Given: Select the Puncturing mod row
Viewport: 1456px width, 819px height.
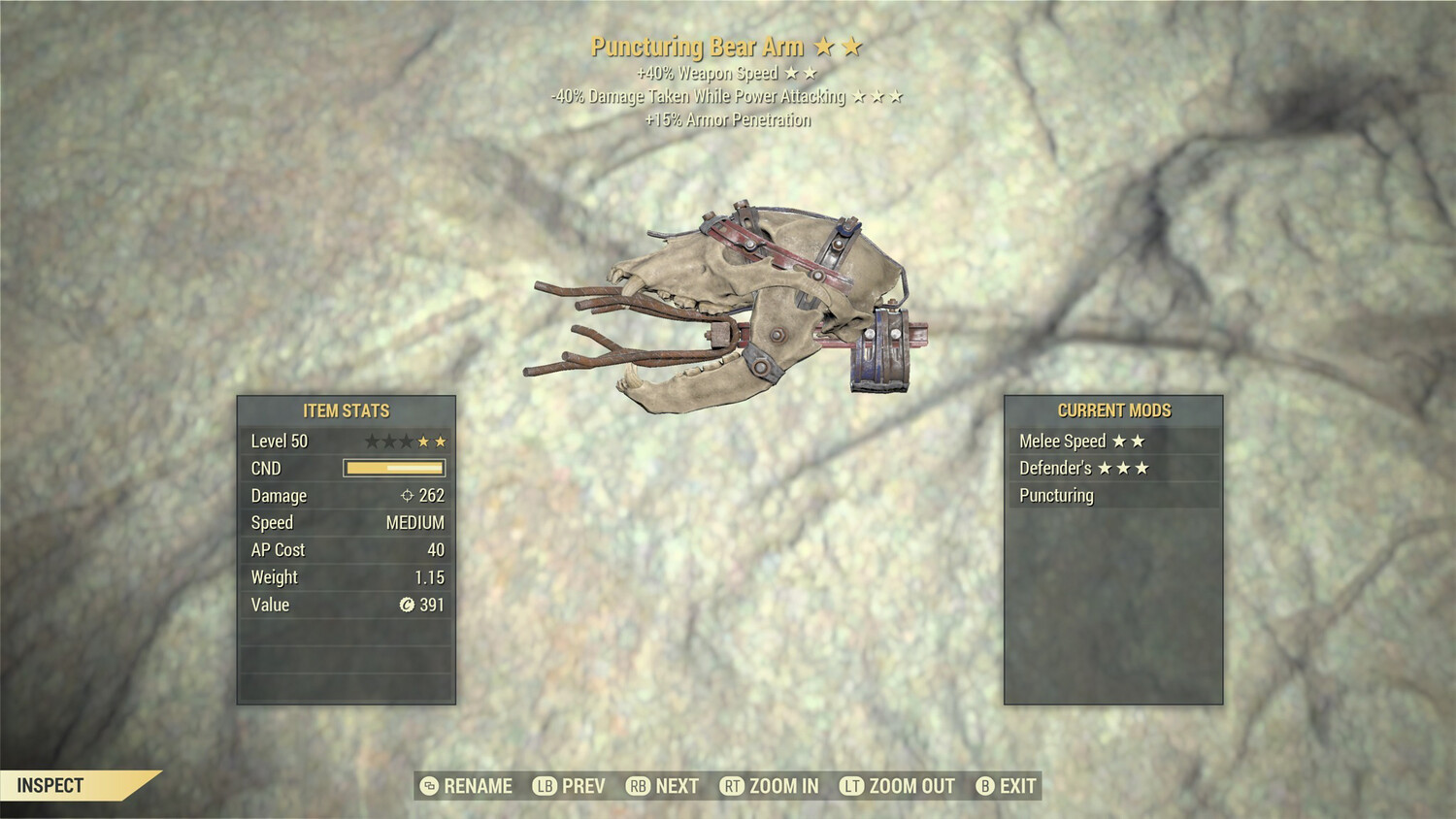Looking at the screenshot, I should coord(1112,496).
